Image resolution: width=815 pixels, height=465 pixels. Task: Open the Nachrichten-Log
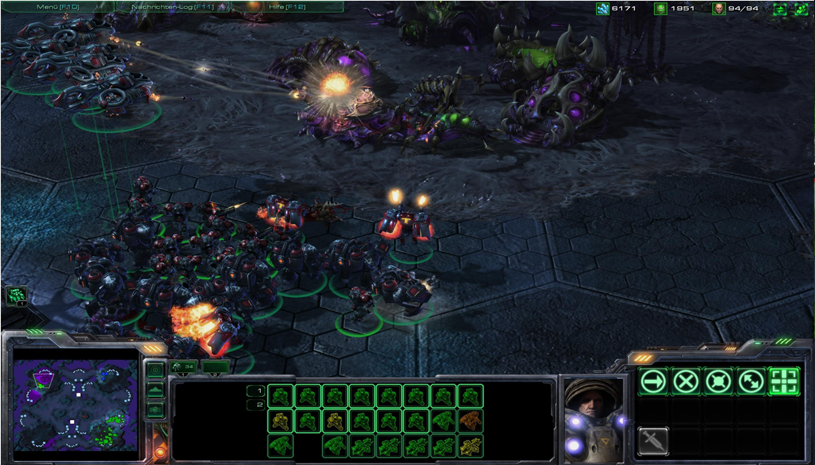[x=168, y=7]
